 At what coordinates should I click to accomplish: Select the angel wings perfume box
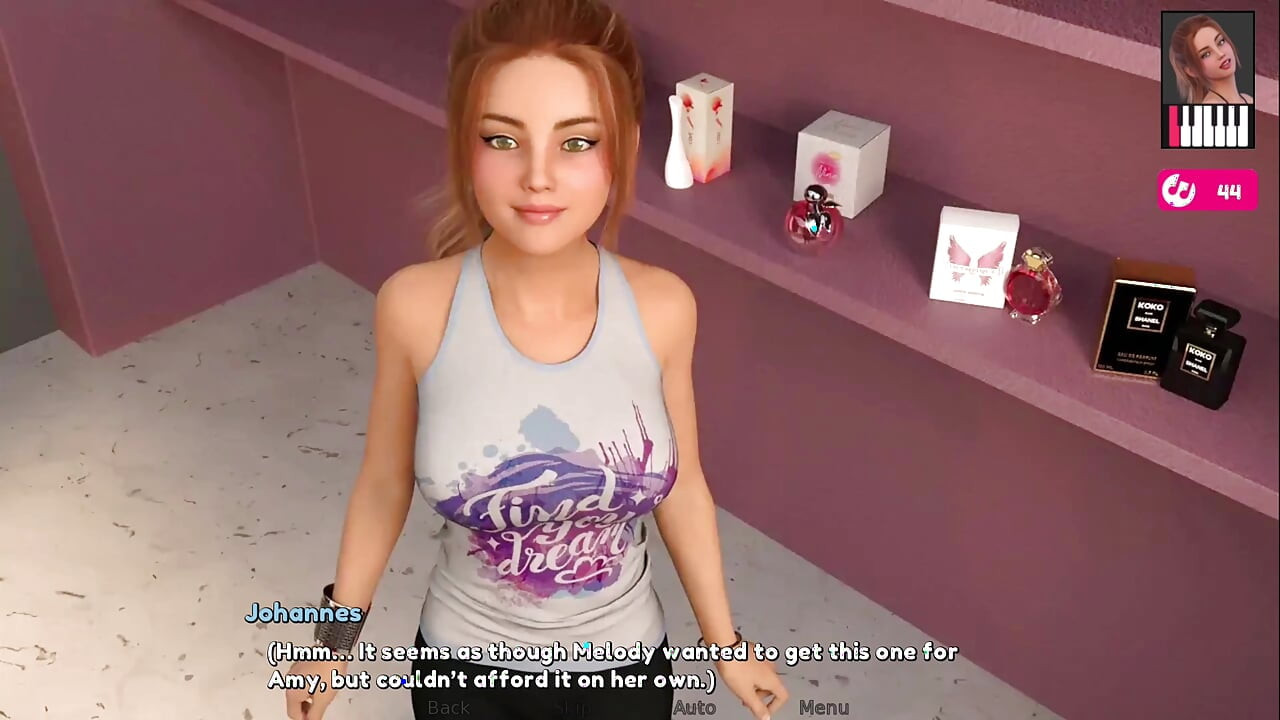975,255
